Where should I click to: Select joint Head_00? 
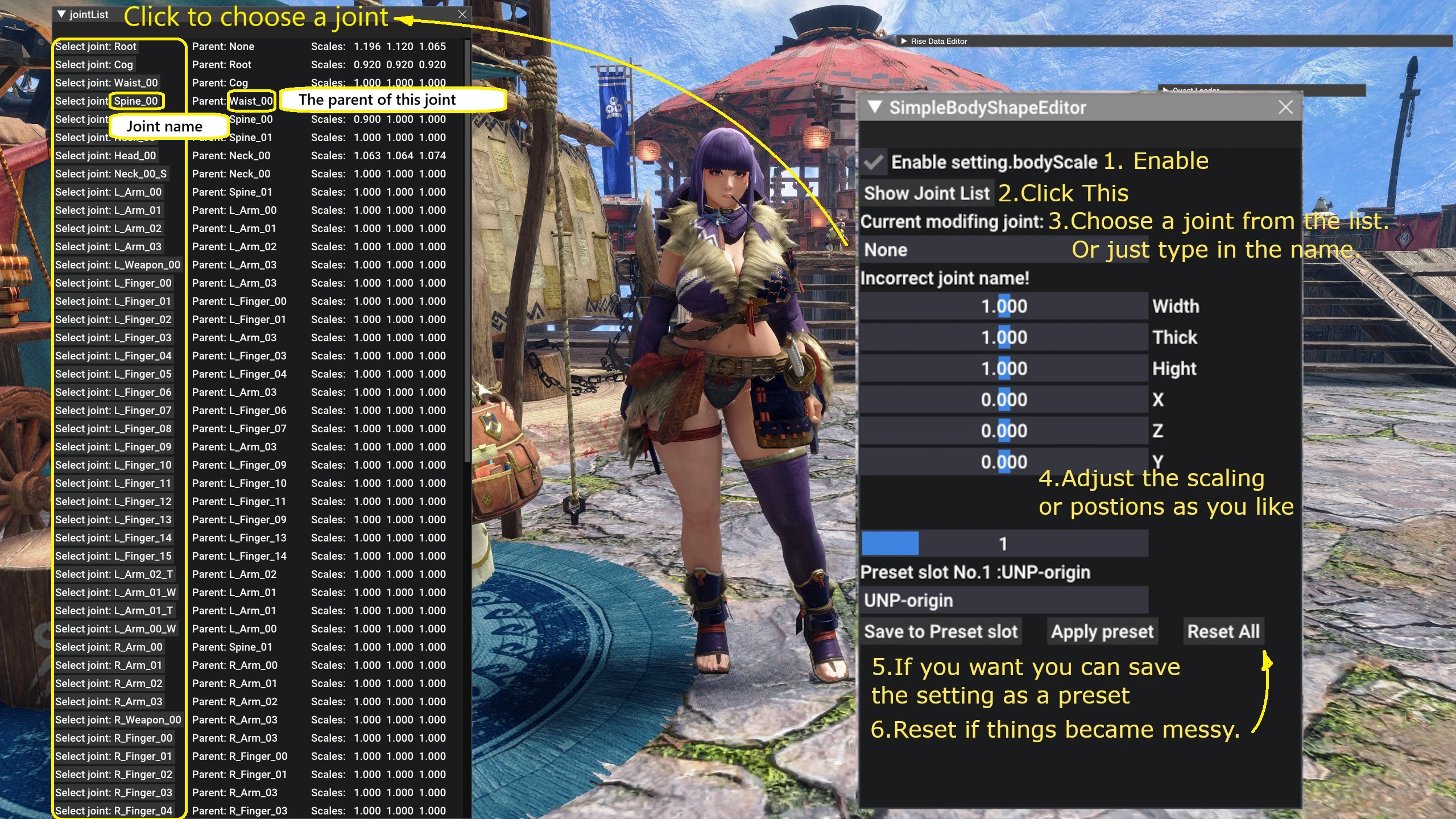pos(106,156)
